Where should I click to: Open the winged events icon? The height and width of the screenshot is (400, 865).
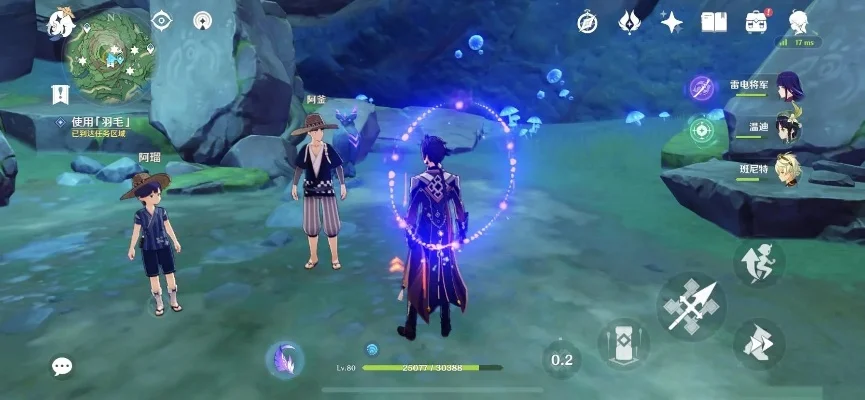click(x=629, y=21)
